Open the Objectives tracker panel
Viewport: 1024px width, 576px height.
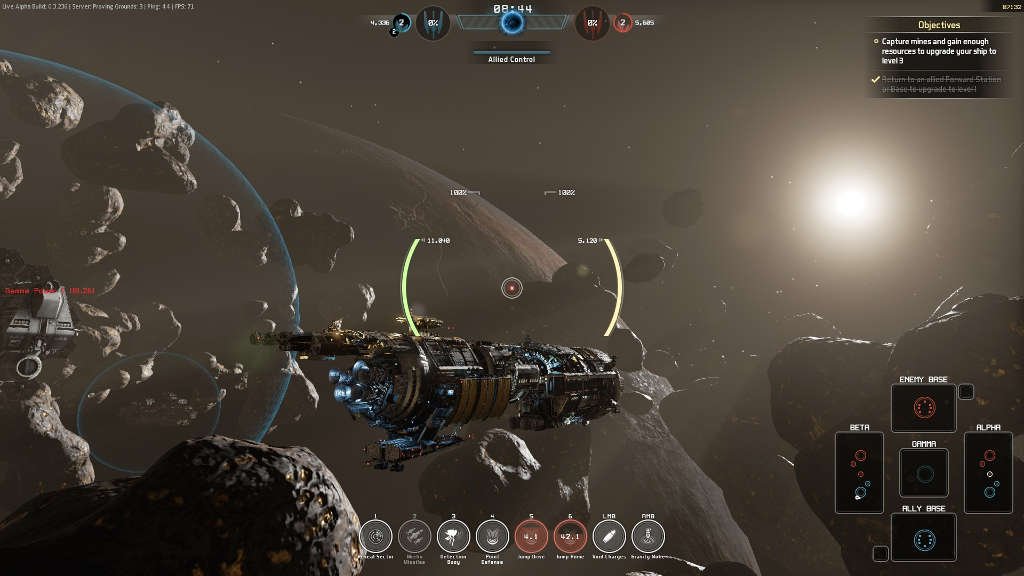pyautogui.click(x=938, y=24)
